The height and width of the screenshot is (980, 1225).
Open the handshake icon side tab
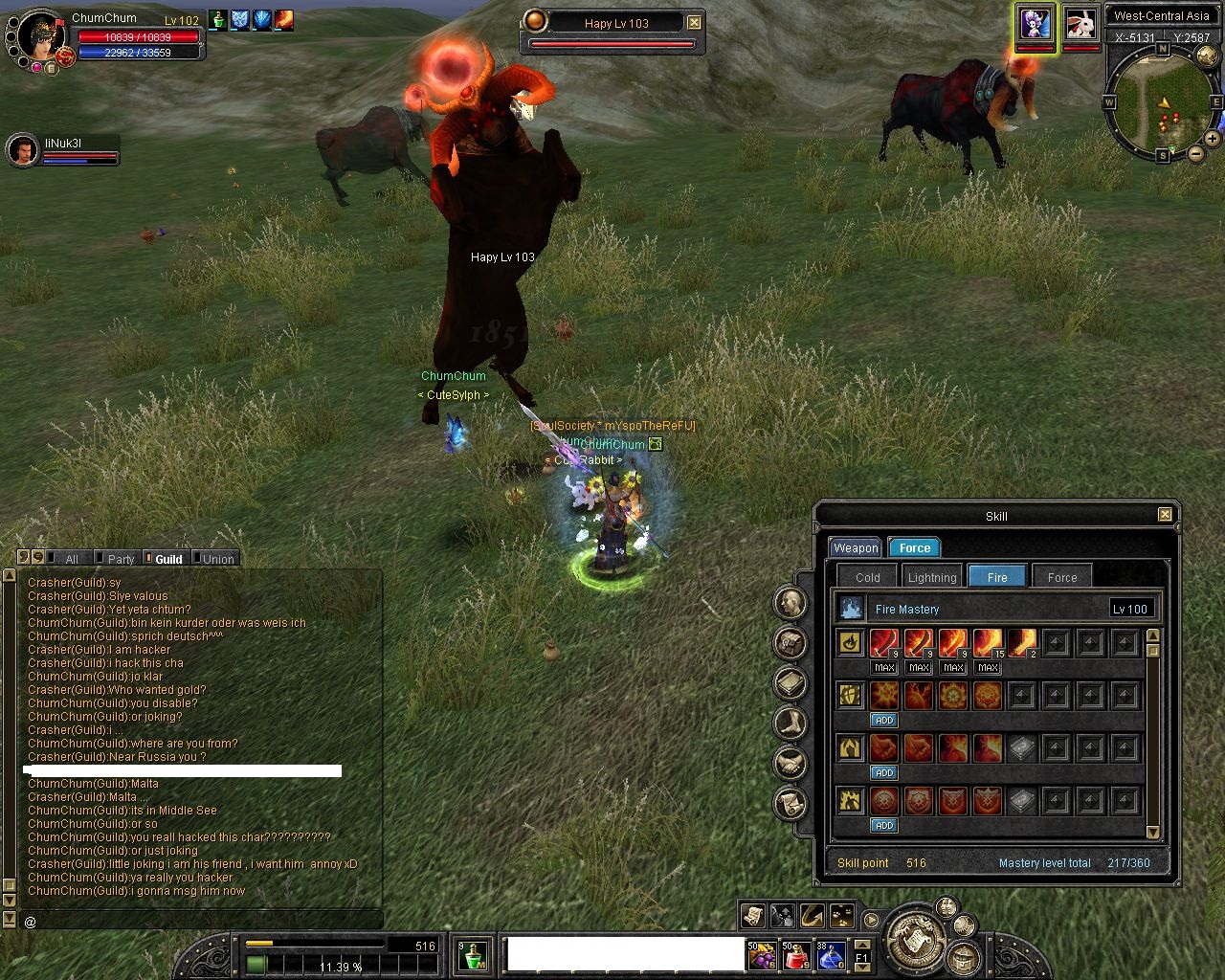point(791,763)
